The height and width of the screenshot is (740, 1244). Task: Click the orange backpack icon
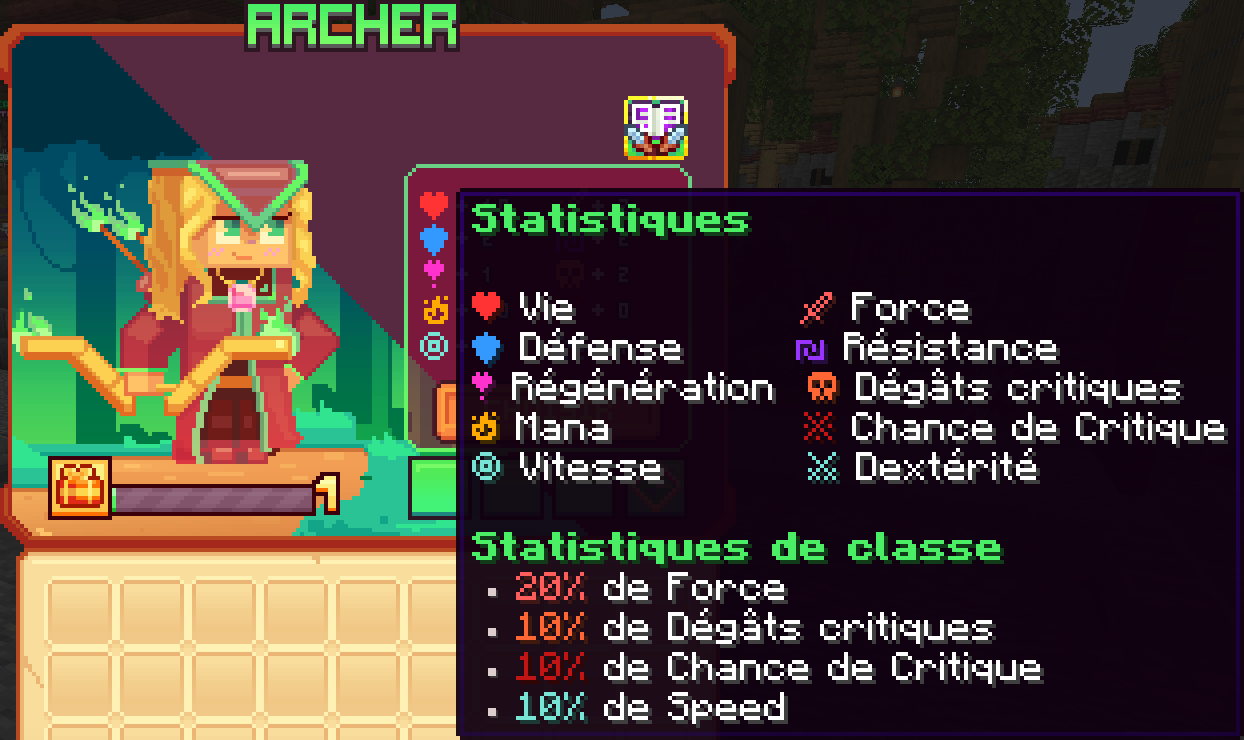[80, 489]
